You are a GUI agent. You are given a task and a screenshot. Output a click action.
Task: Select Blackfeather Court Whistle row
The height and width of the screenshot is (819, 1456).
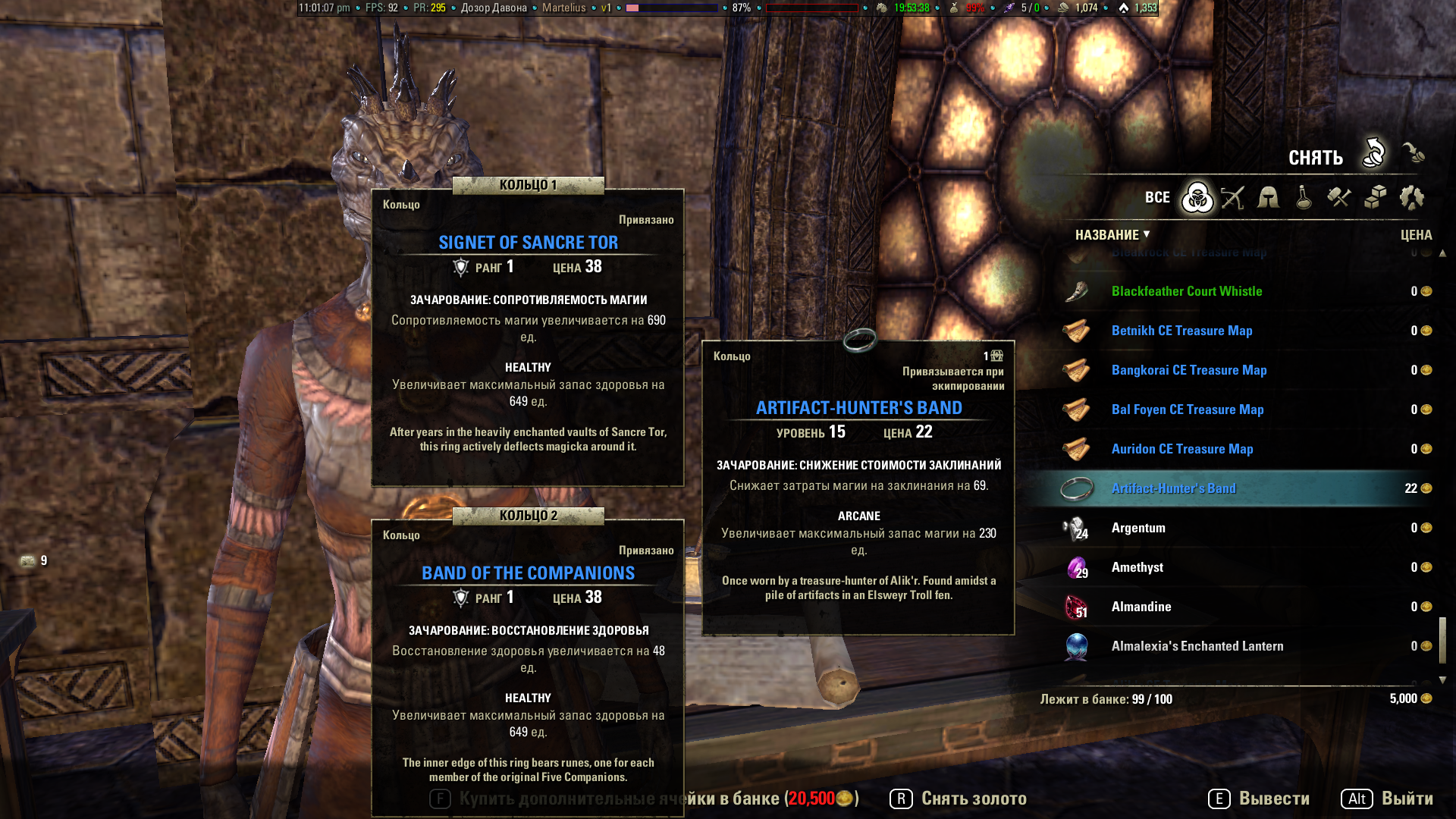(1186, 291)
